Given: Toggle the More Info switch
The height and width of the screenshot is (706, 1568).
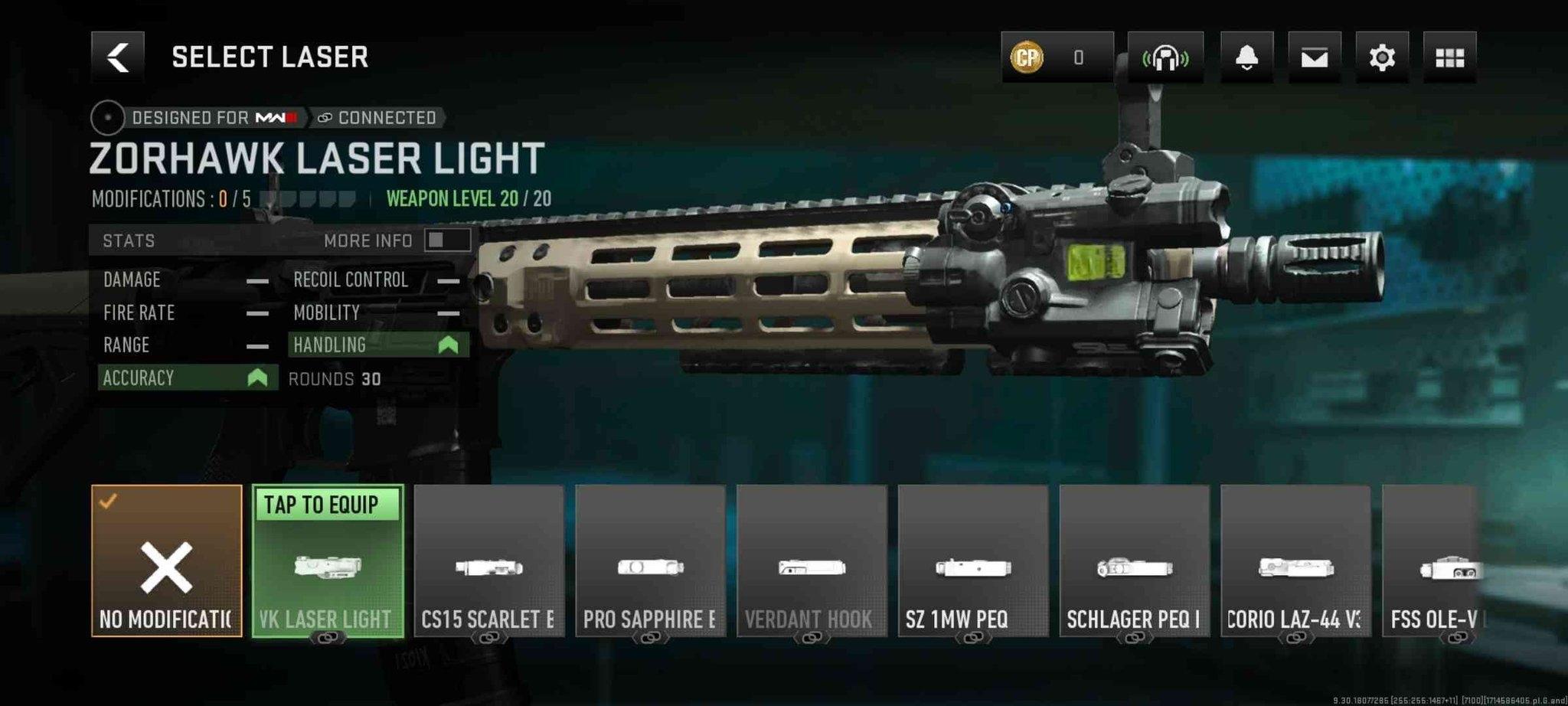Looking at the screenshot, I should (447, 240).
